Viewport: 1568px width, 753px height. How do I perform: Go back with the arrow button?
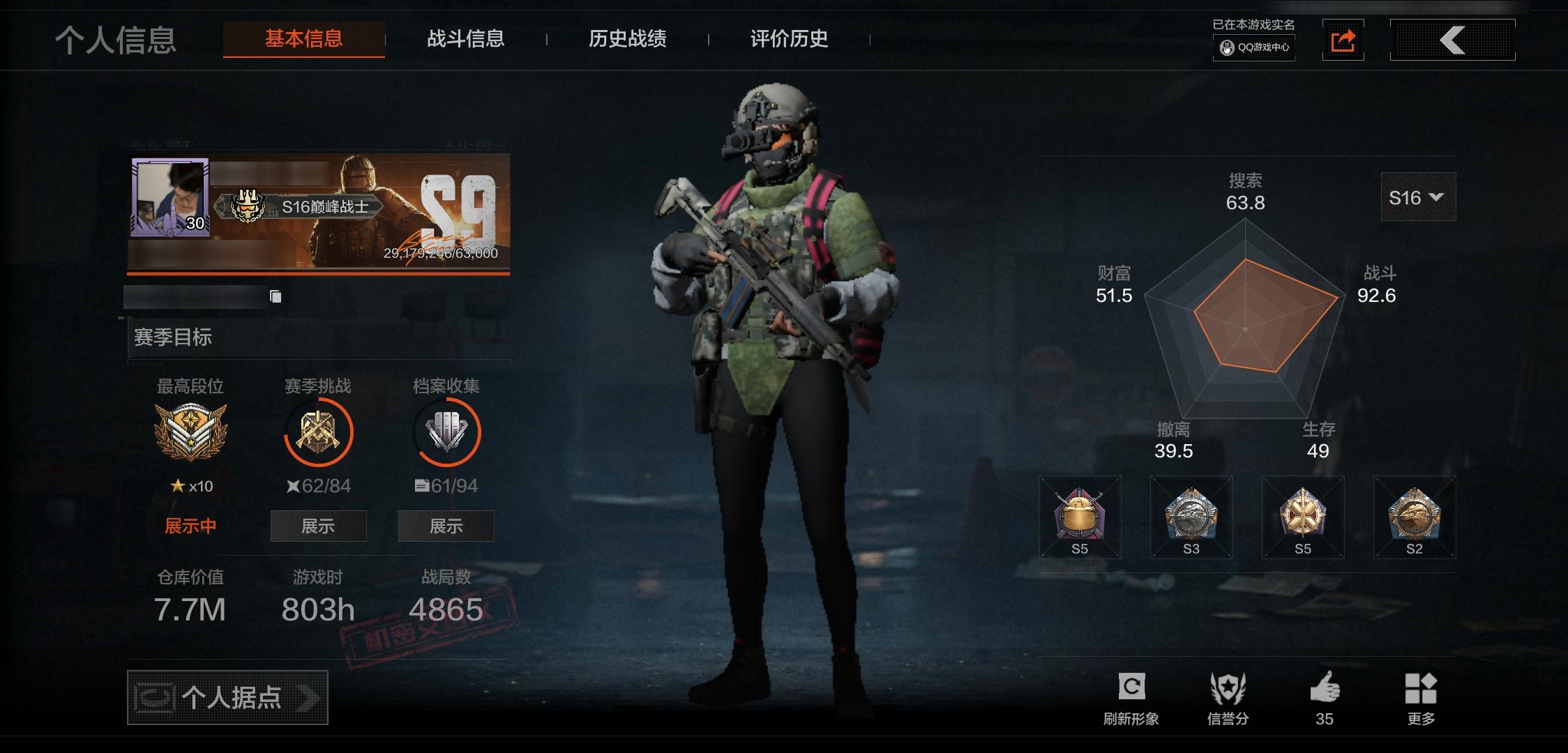tap(1452, 40)
